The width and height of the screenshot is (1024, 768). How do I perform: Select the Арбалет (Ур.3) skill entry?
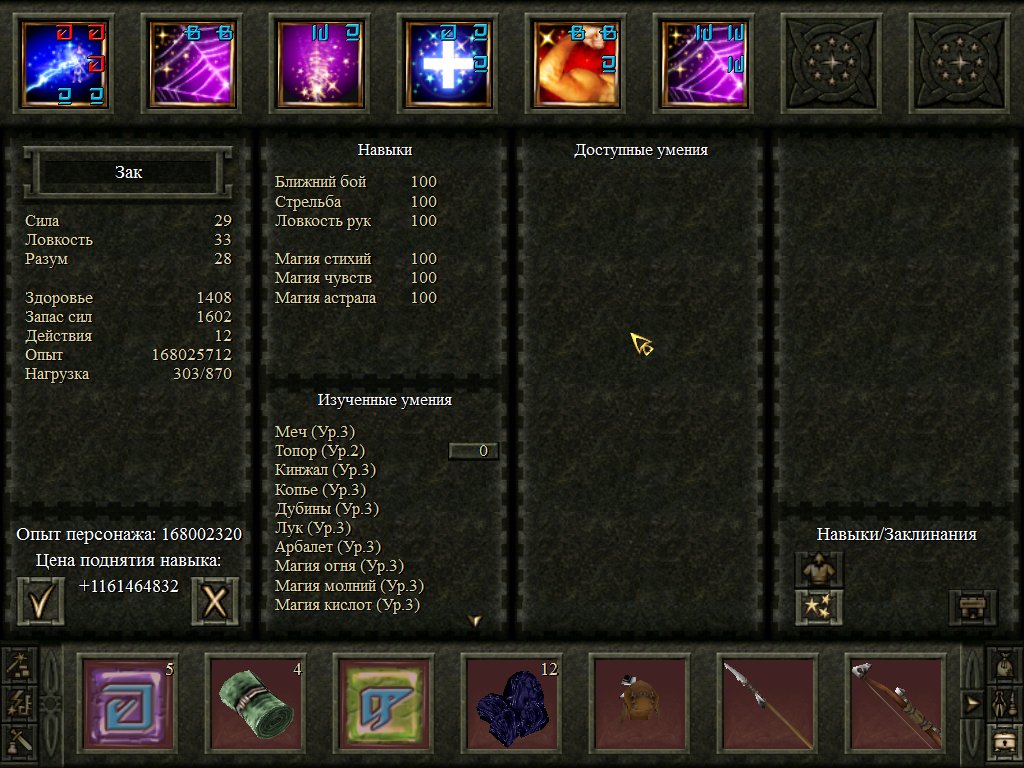[327, 547]
